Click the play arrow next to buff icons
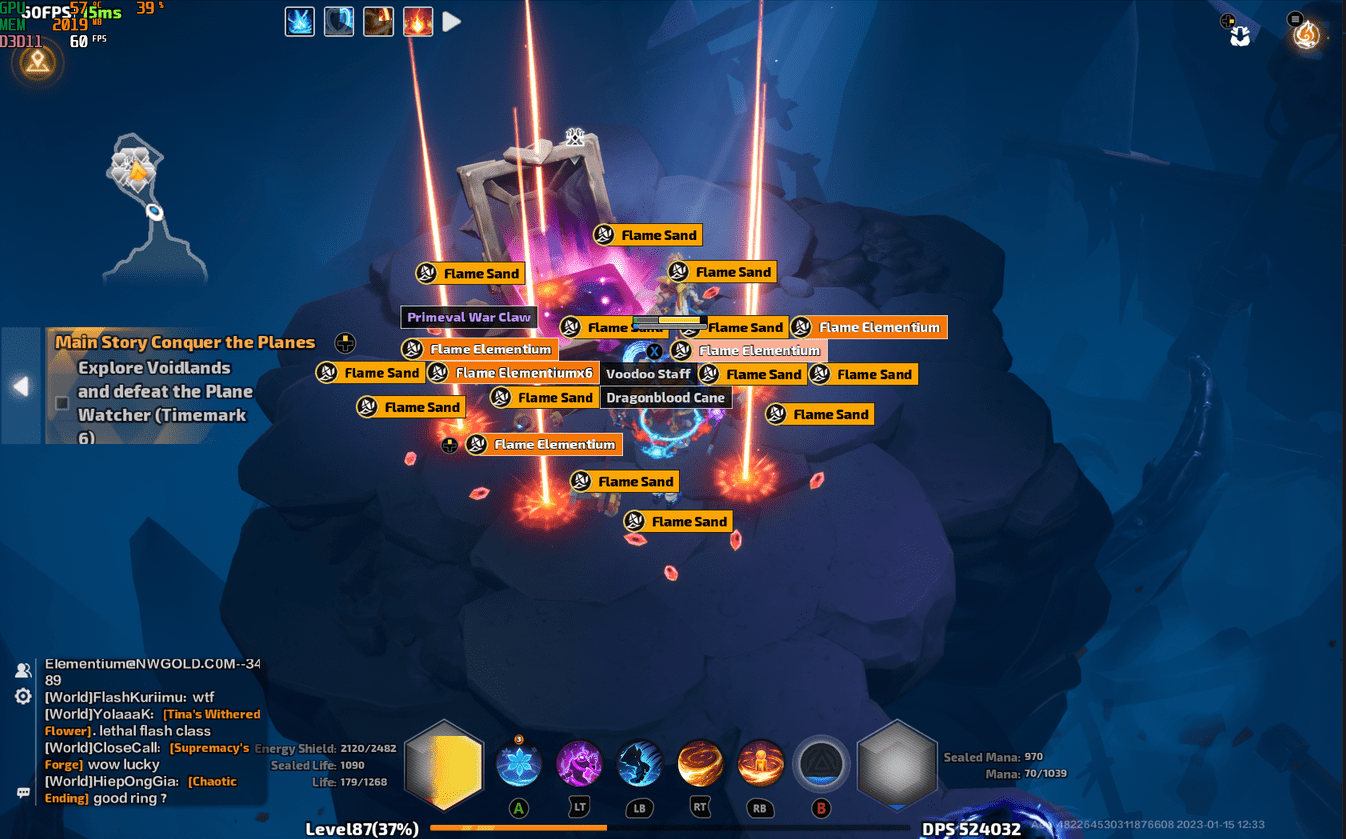 [x=451, y=21]
